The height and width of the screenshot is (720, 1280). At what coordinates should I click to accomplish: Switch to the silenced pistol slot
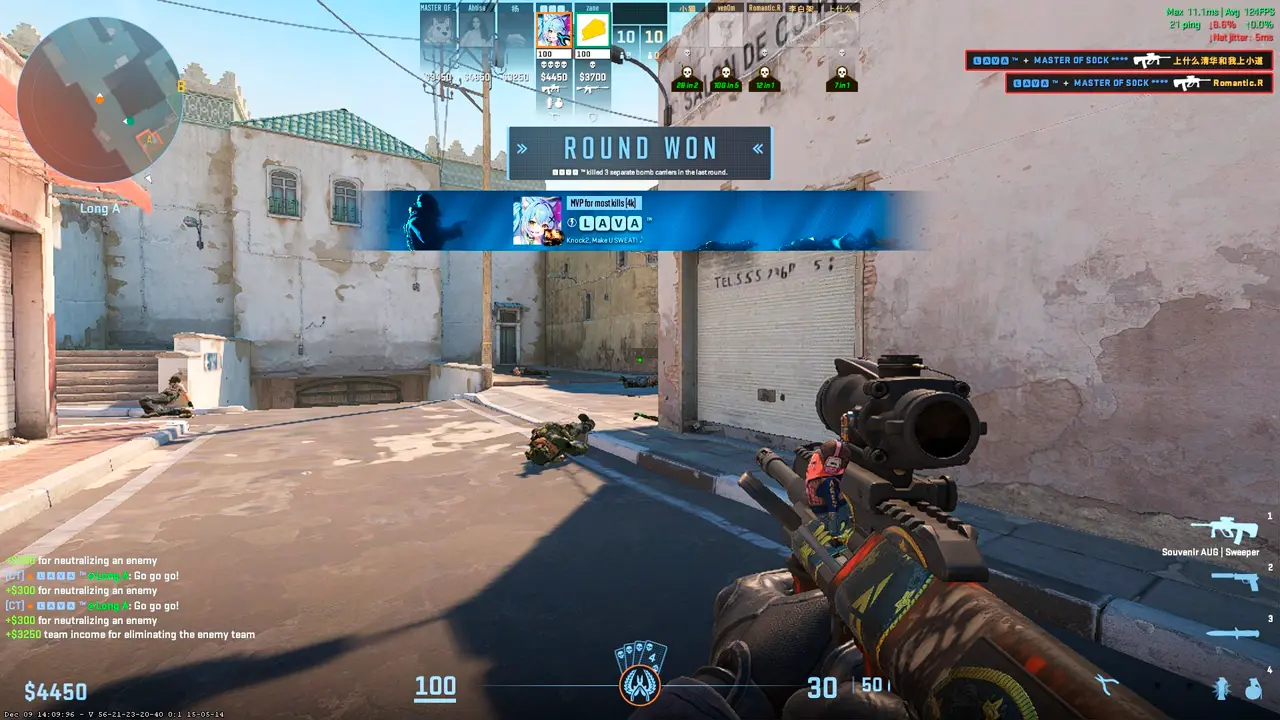tap(1234, 580)
